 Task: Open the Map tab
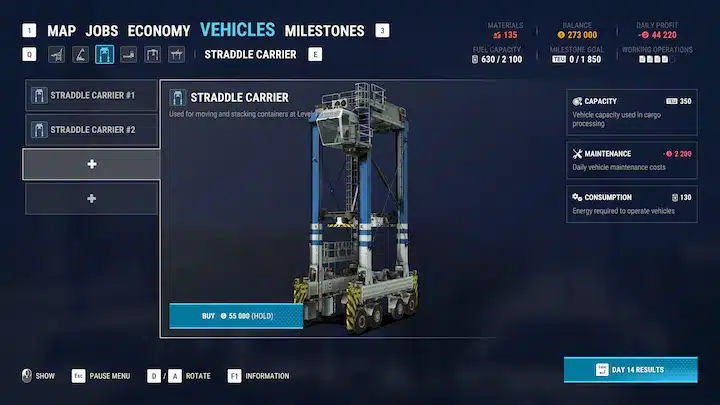coord(61,31)
